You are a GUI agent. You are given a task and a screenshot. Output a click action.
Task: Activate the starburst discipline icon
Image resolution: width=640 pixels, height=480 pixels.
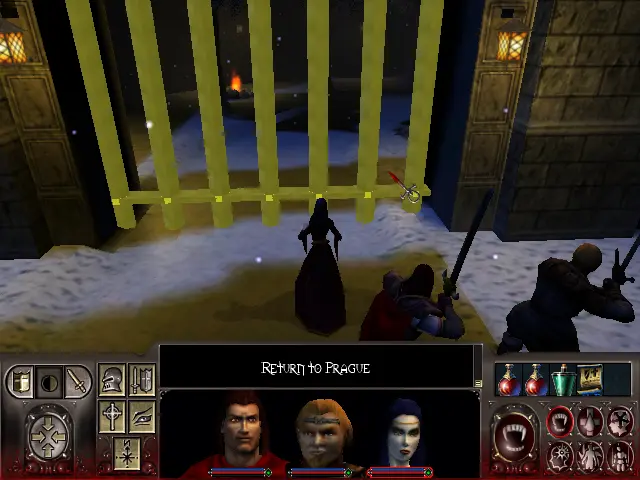[x=562, y=456]
